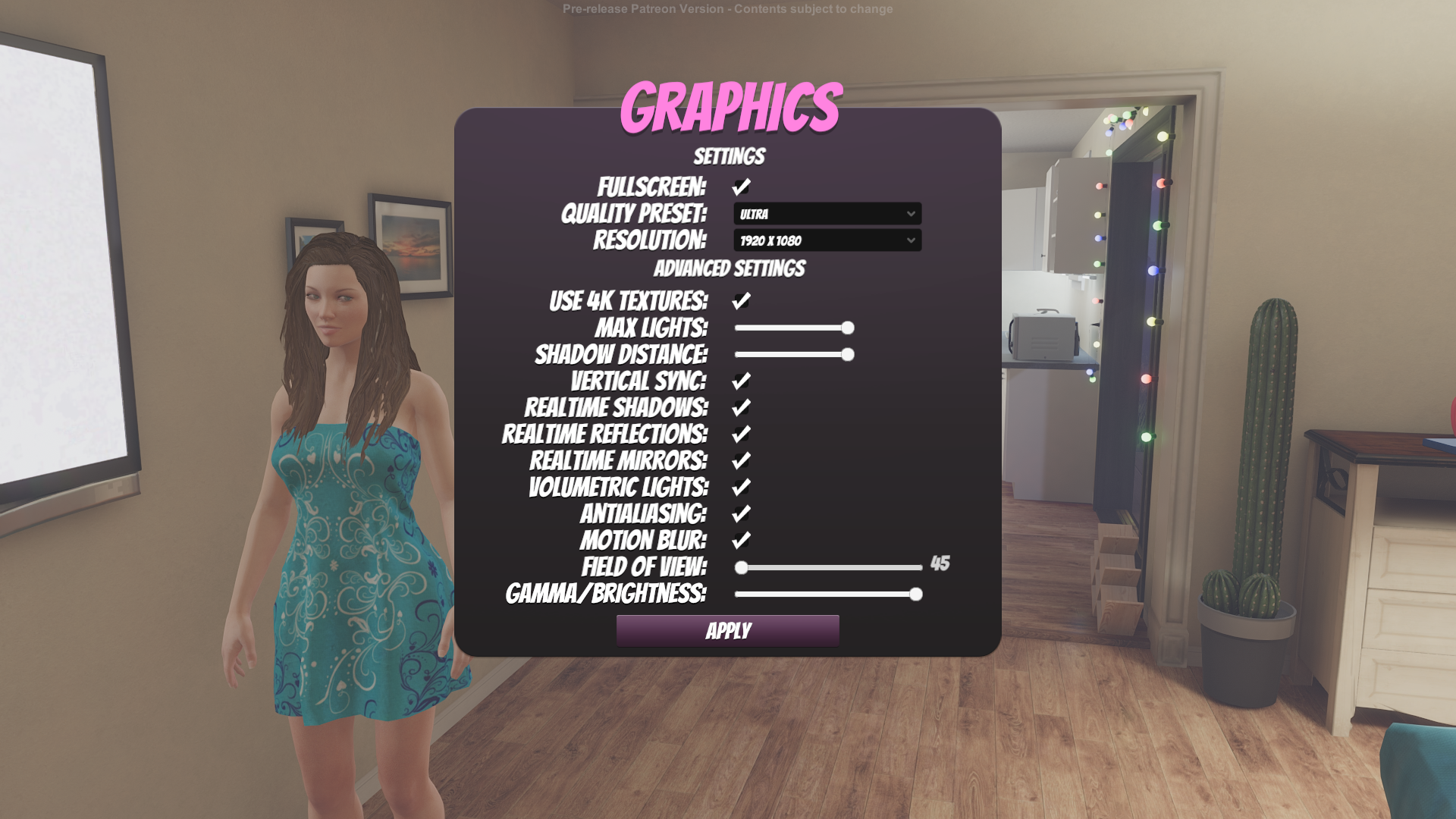
Task: Expand the Quality Preset chevron arrow
Action: [910, 215]
